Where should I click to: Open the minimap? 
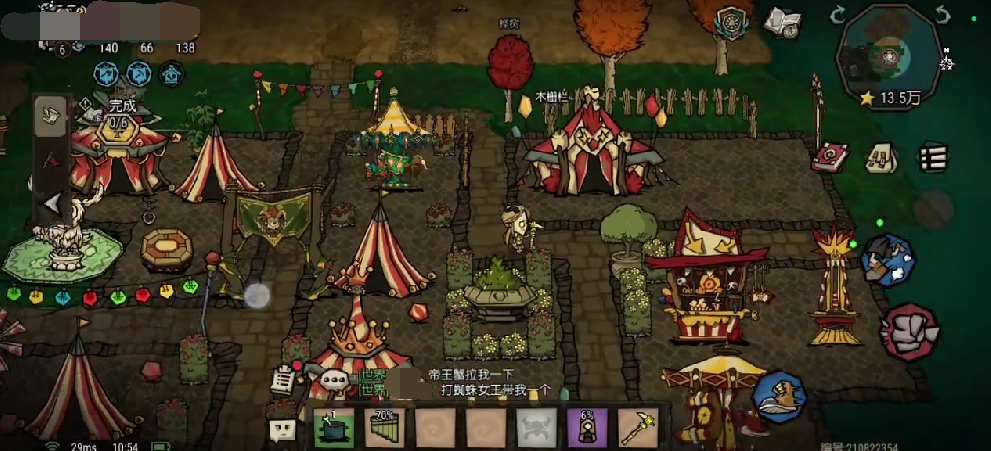click(x=887, y=53)
